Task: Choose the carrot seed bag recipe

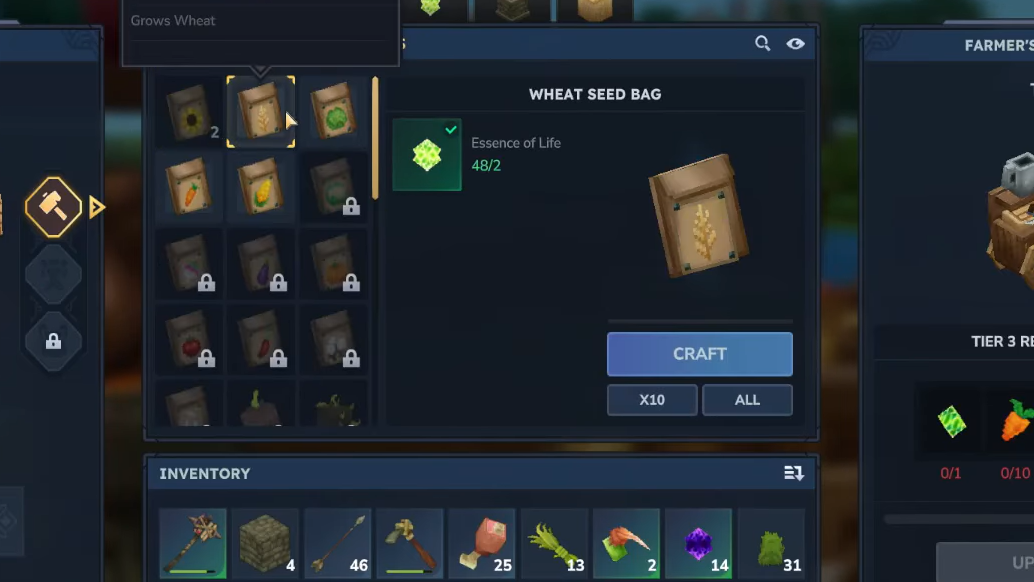Action: (189, 186)
